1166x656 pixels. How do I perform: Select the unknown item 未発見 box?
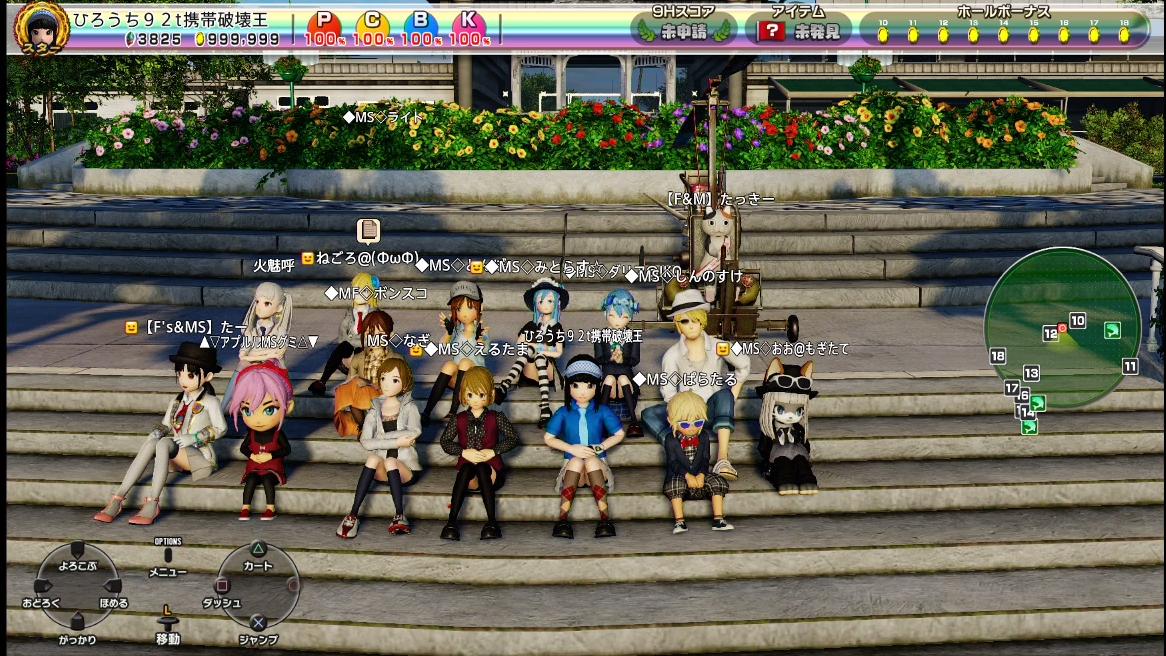797,29
